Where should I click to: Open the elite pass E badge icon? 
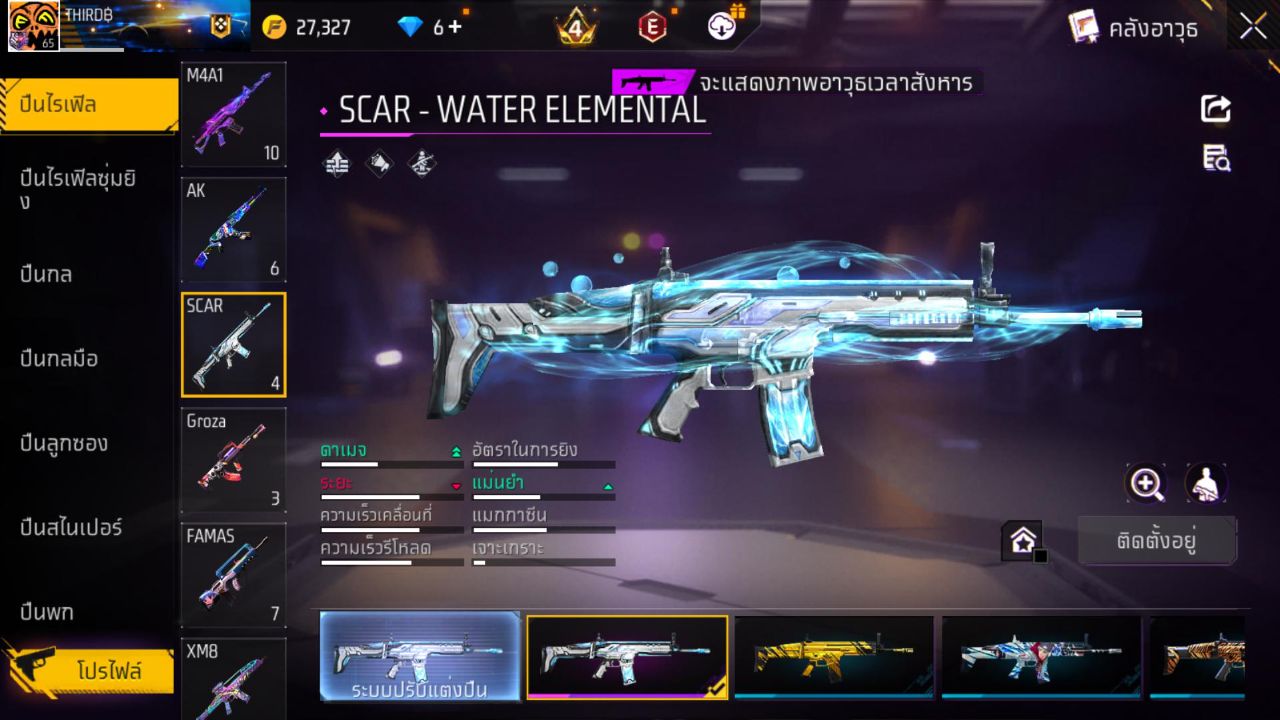point(653,27)
